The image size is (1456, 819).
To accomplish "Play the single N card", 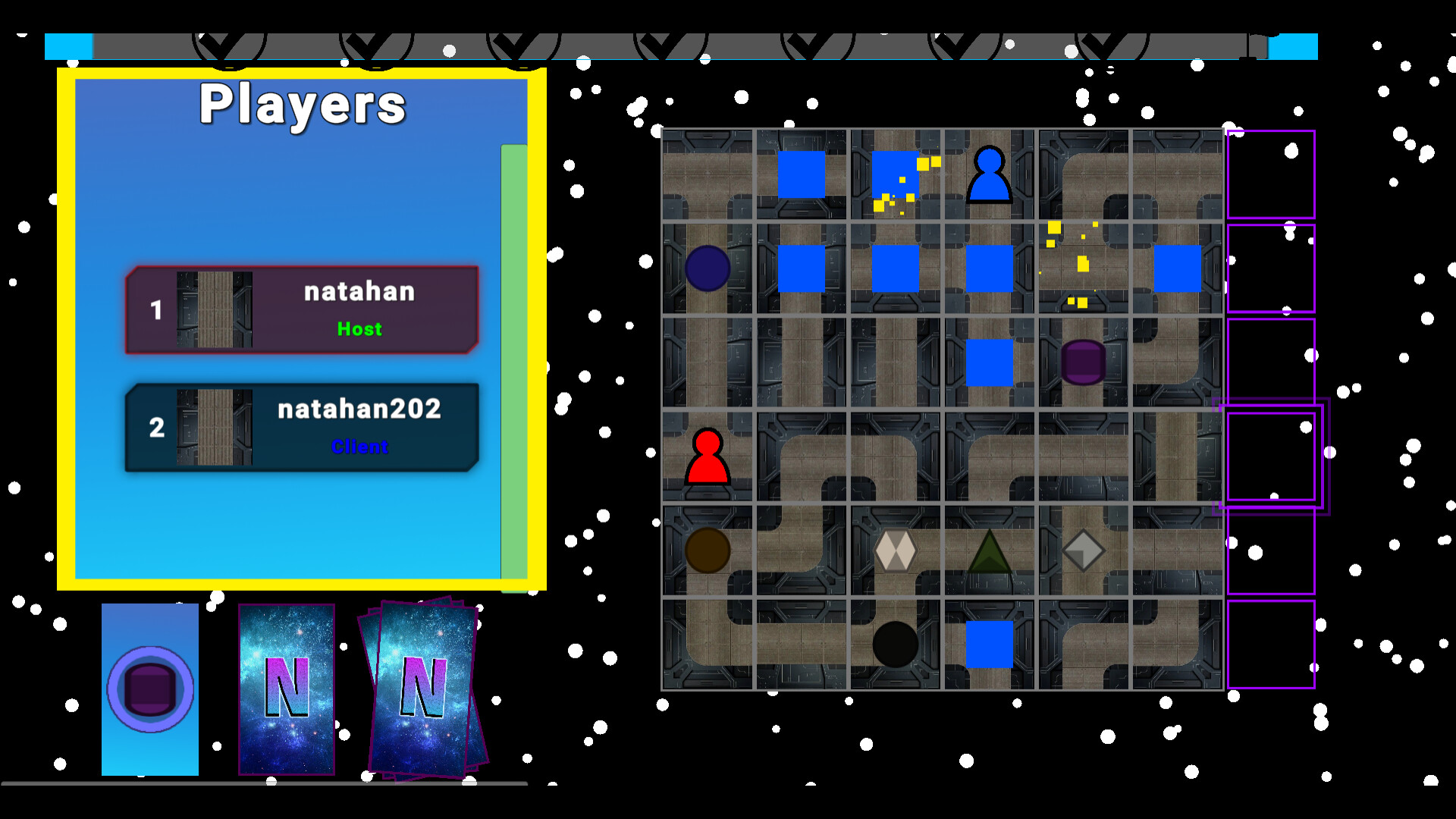I will 287,689.
